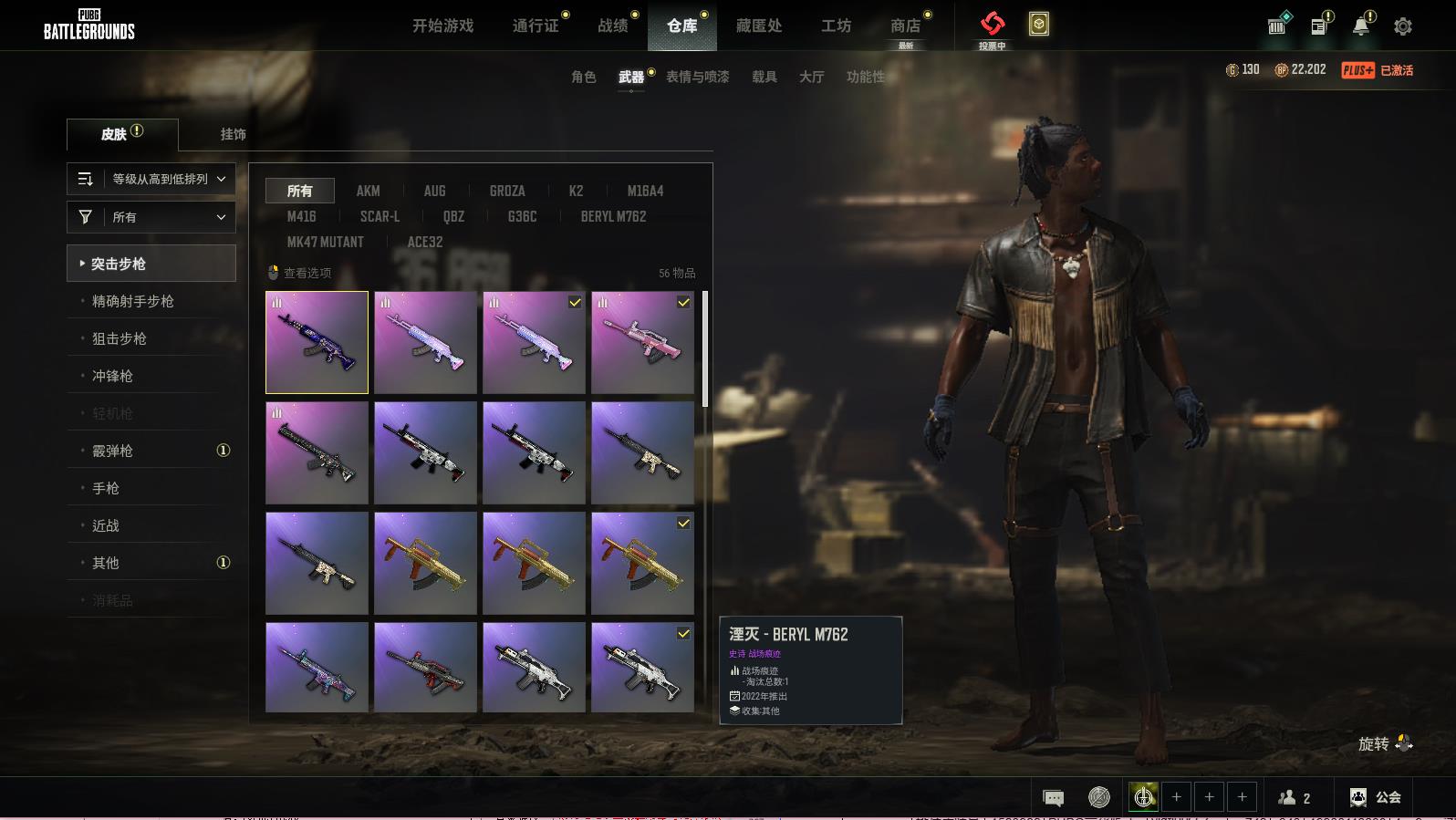
Task: Switch to the 角色 character category
Action: point(583,77)
